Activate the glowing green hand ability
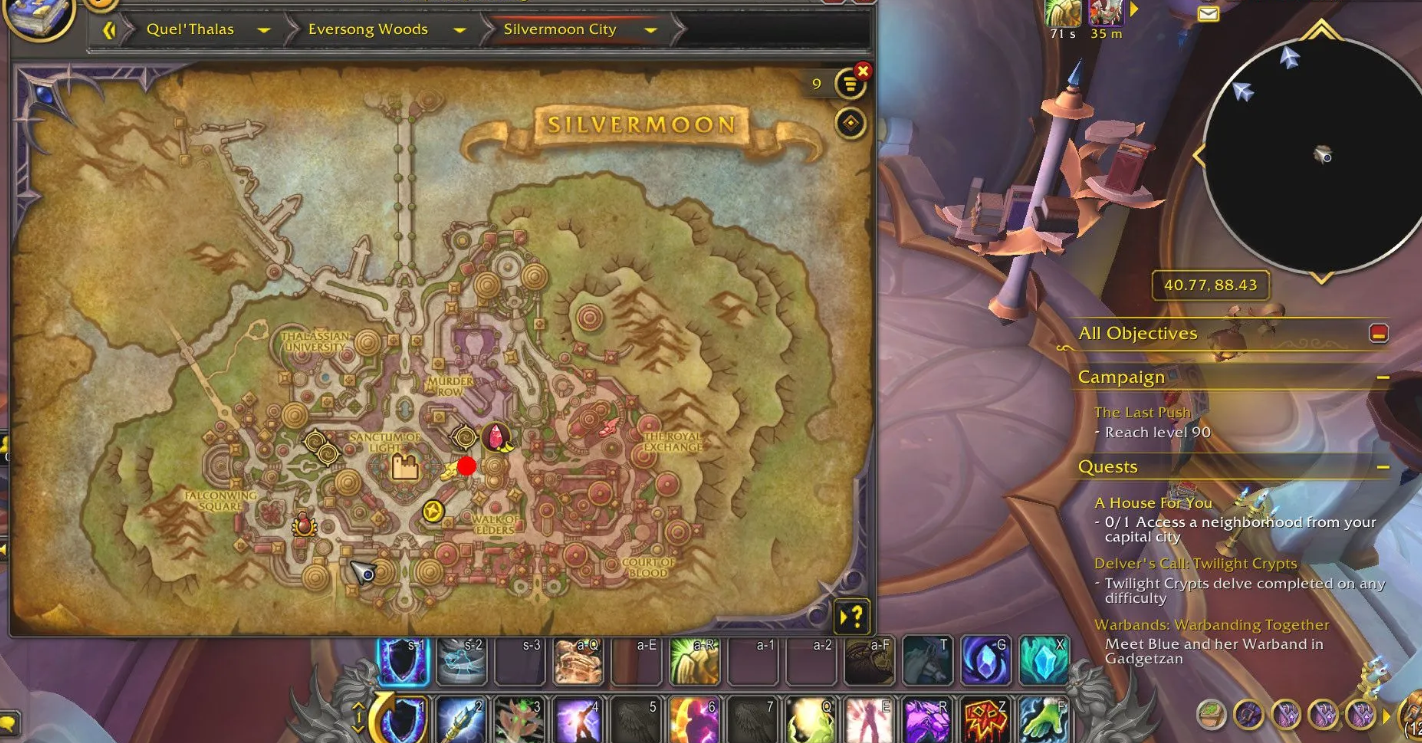 pyautogui.click(x=1043, y=720)
